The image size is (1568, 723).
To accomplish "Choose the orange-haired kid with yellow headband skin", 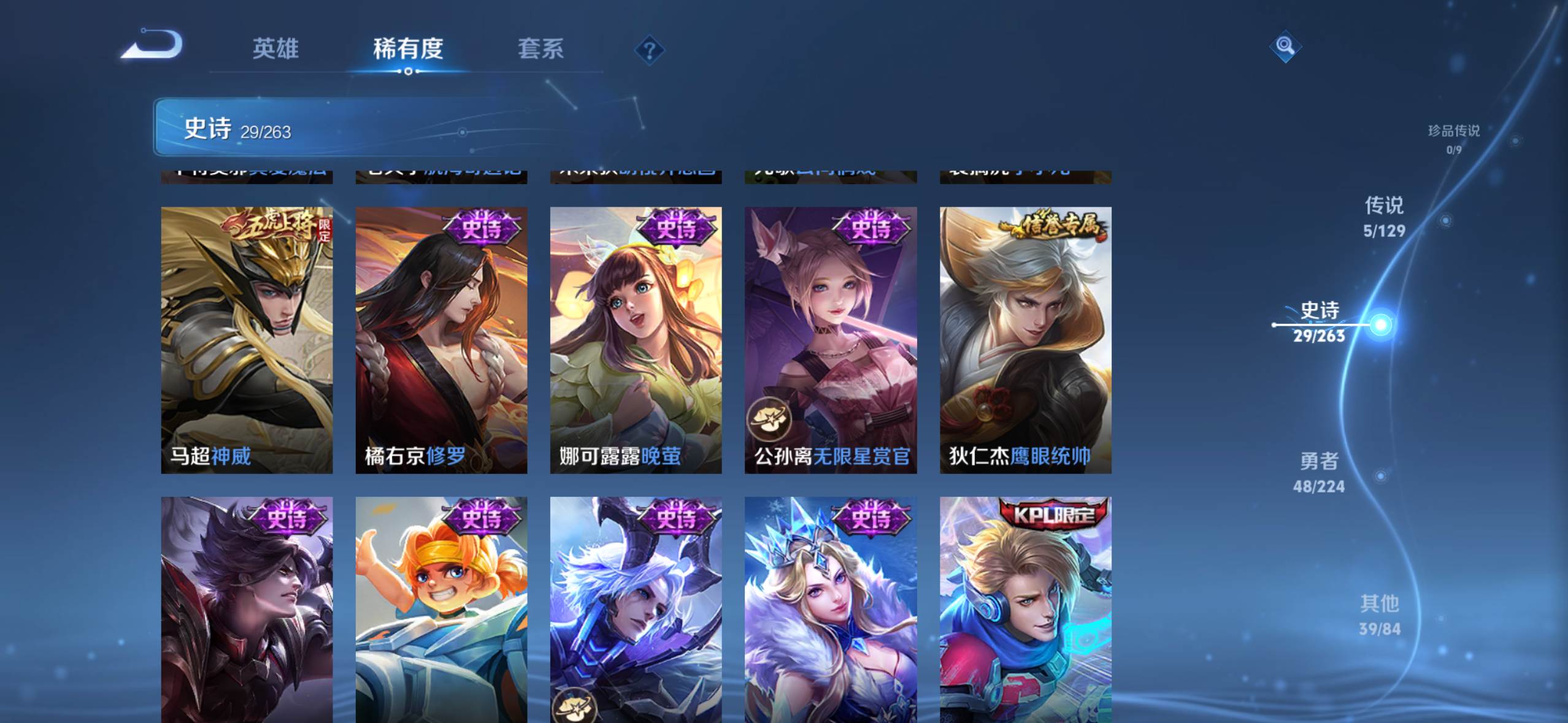I will click(x=441, y=610).
